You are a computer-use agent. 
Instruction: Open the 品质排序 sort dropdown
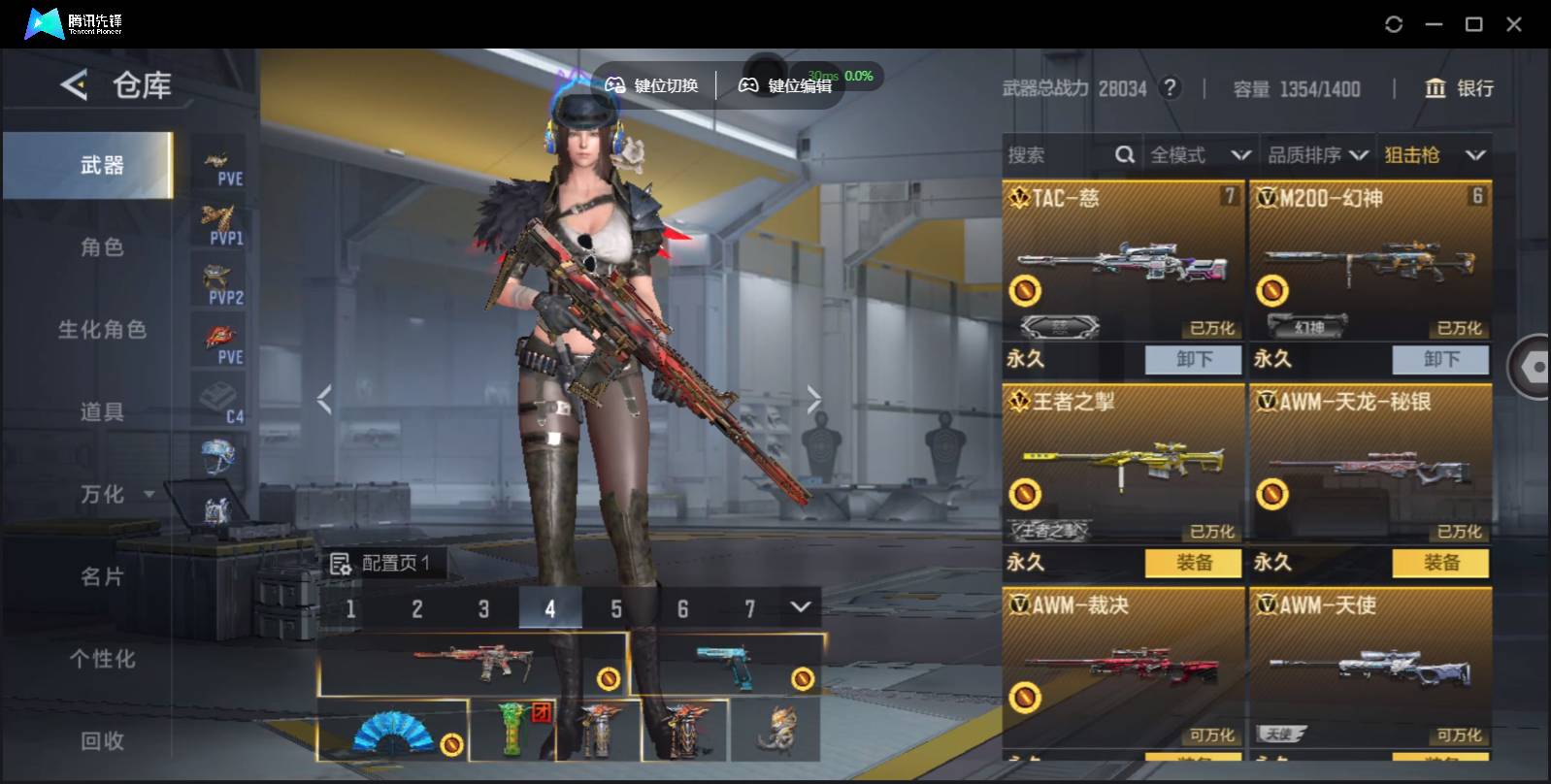1317,155
